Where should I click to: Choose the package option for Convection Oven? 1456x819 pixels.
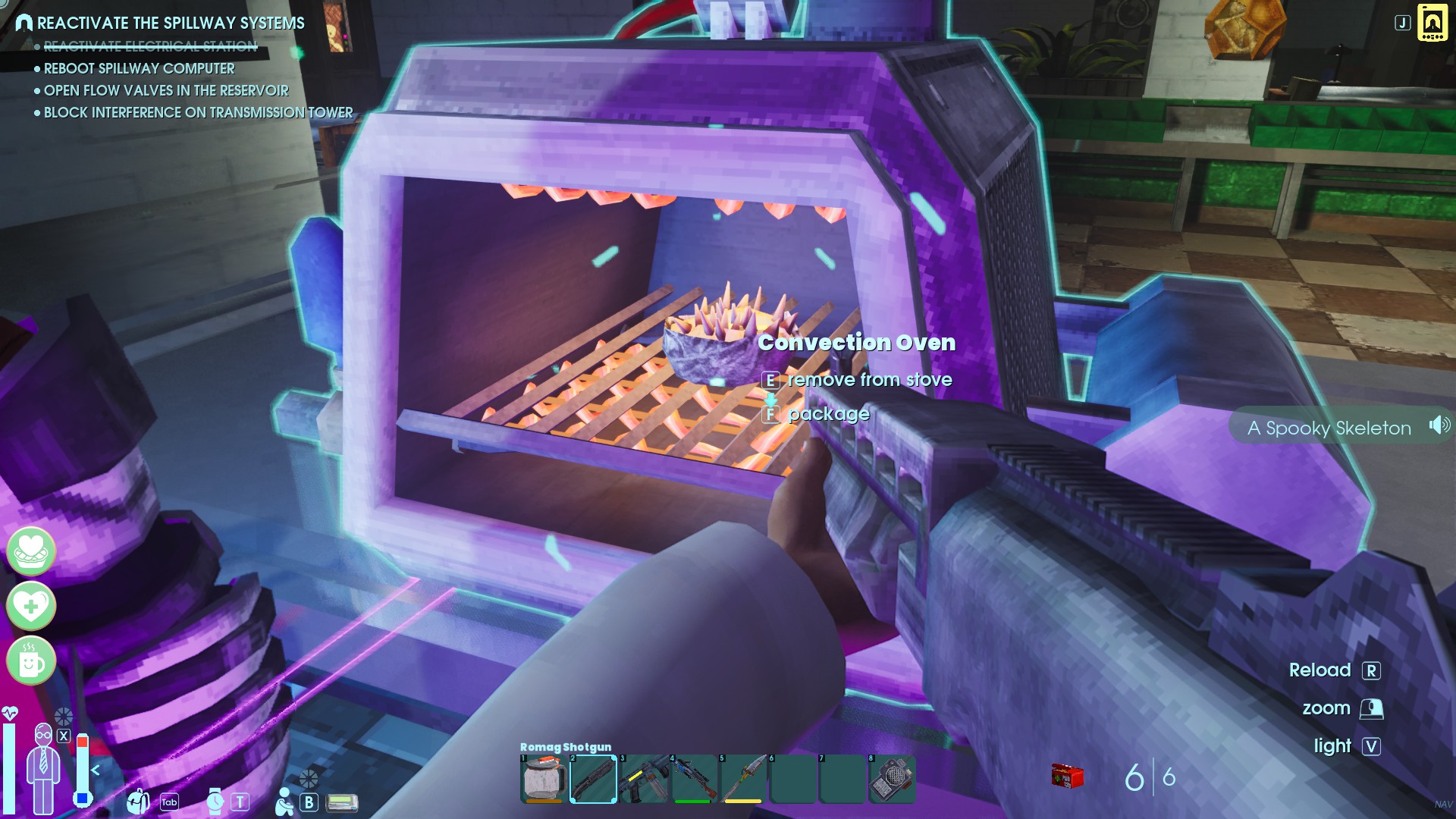828,414
